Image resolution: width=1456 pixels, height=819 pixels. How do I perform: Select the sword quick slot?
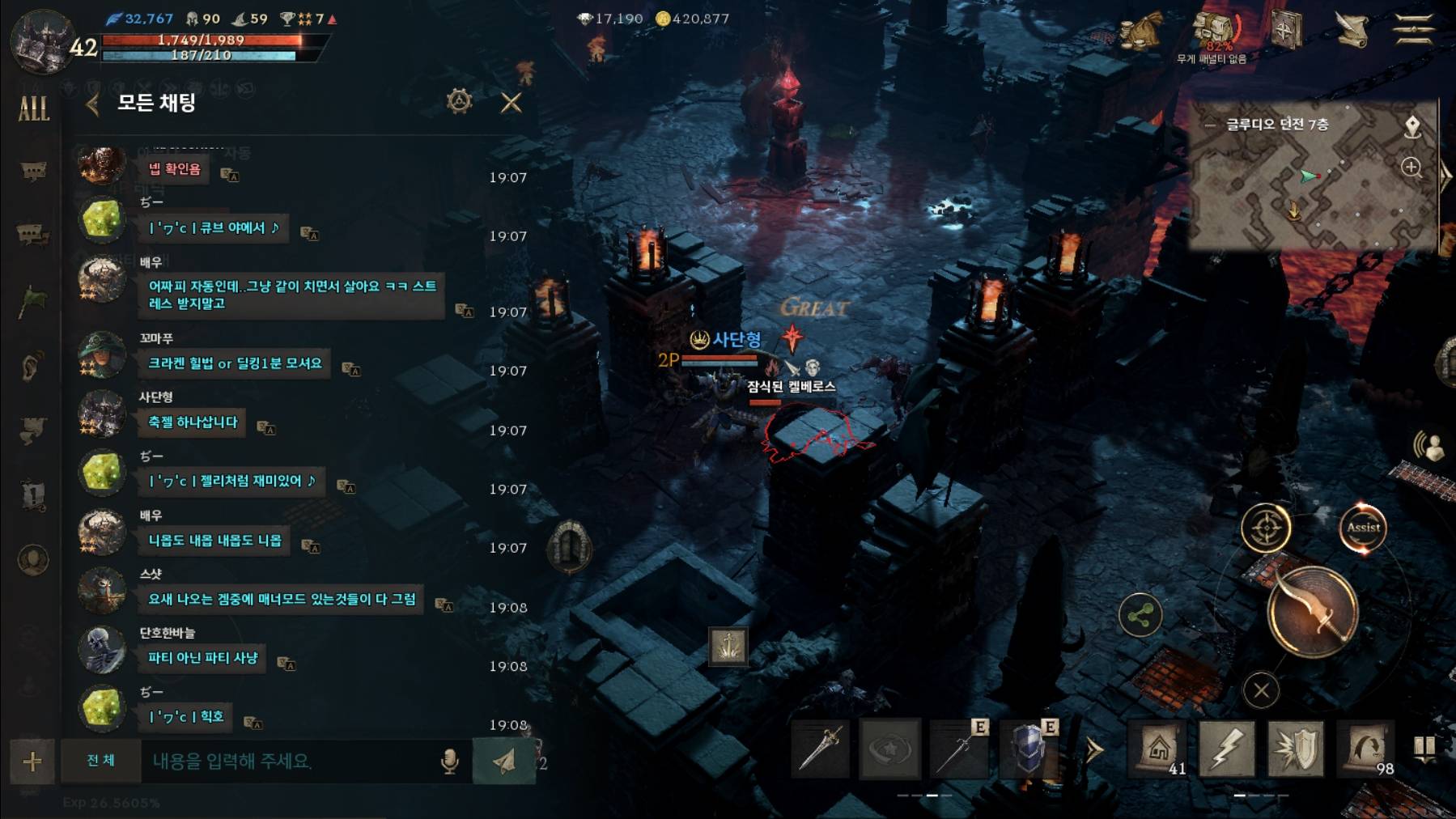pyautogui.click(x=821, y=749)
